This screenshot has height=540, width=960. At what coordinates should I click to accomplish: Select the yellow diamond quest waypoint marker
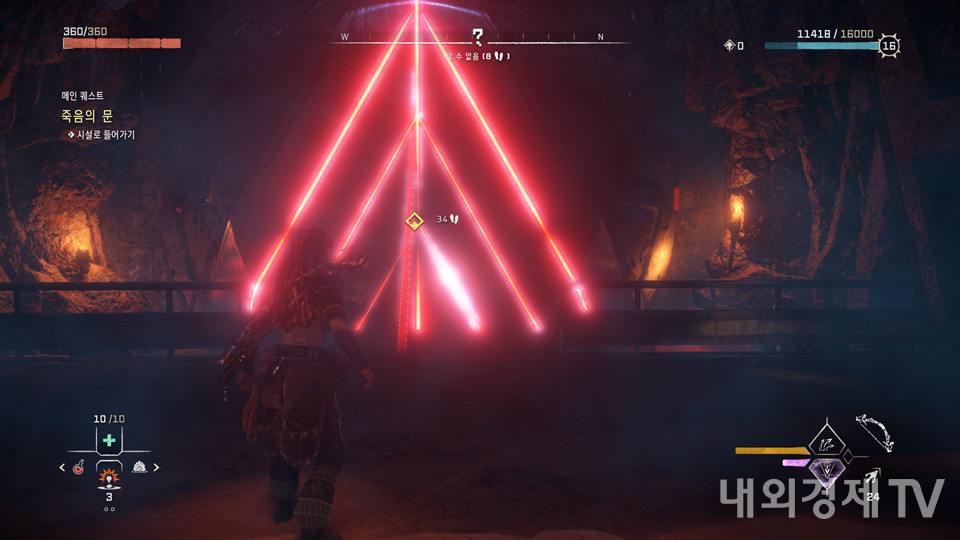(x=414, y=220)
